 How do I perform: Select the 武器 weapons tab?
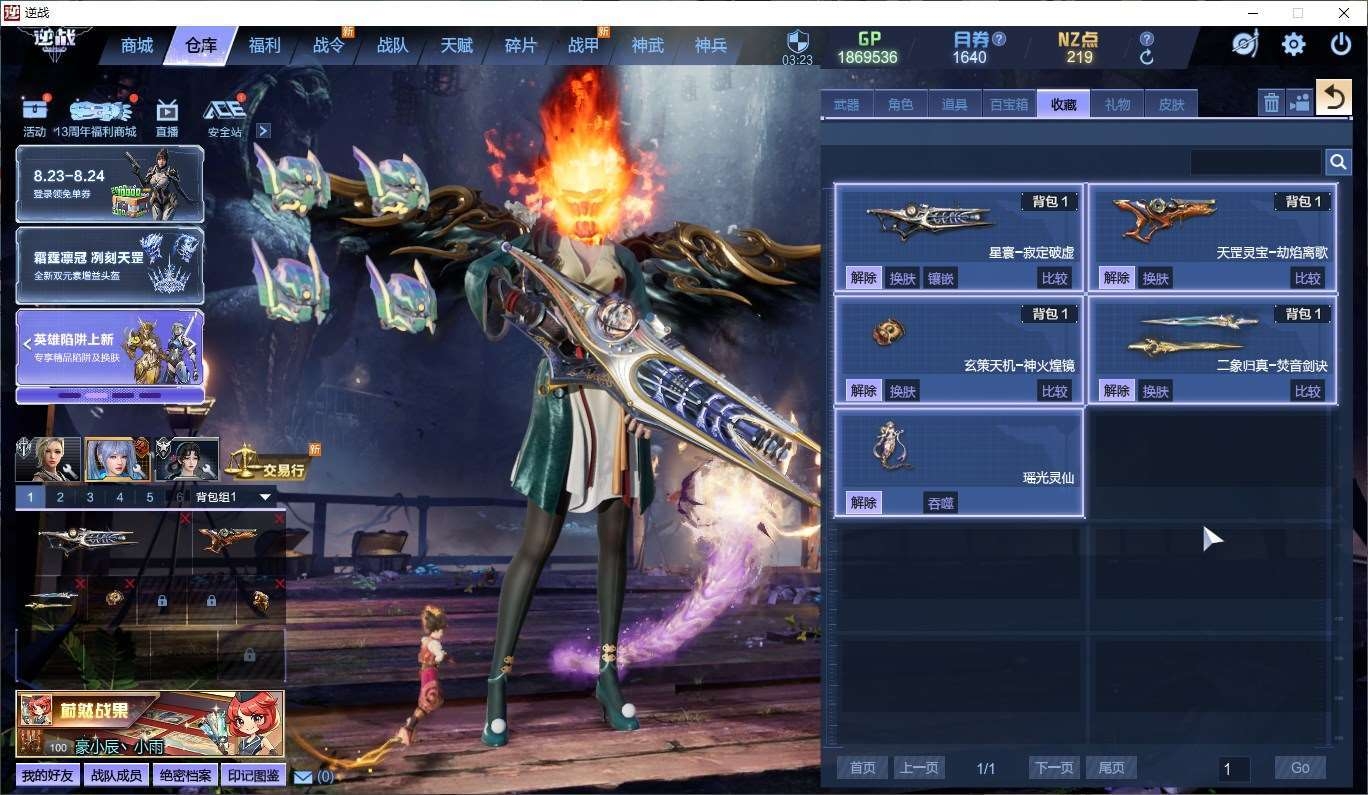point(846,104)
